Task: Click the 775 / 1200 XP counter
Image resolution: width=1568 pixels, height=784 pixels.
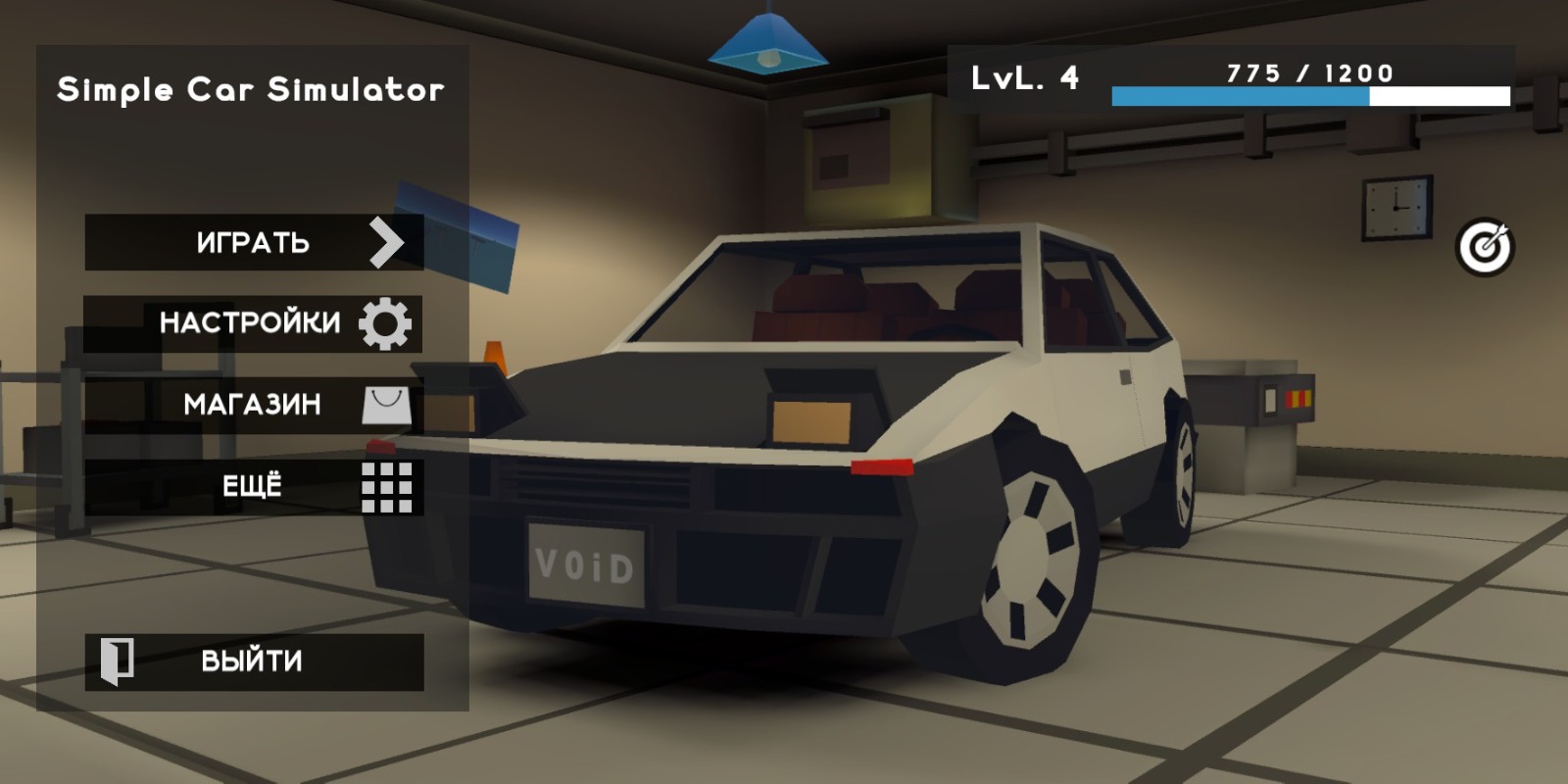Action: pyautogui.click(x=1307, y=70)
